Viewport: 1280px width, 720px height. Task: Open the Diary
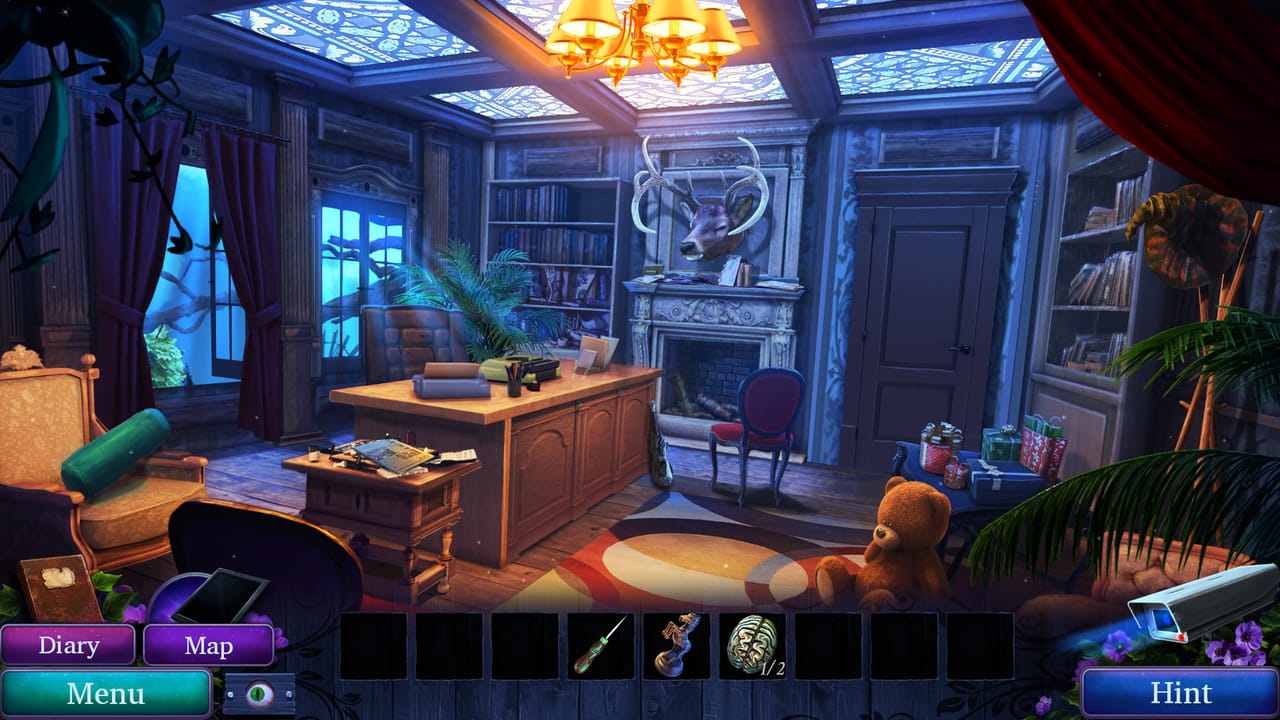(69, 645)
